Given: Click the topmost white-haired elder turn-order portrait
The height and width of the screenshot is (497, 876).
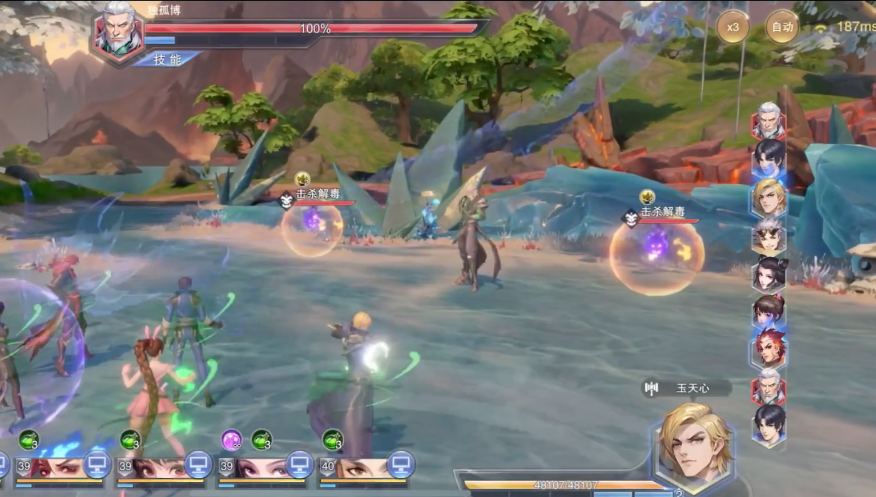Looking at the screenshot, I should tap(769, 121).
